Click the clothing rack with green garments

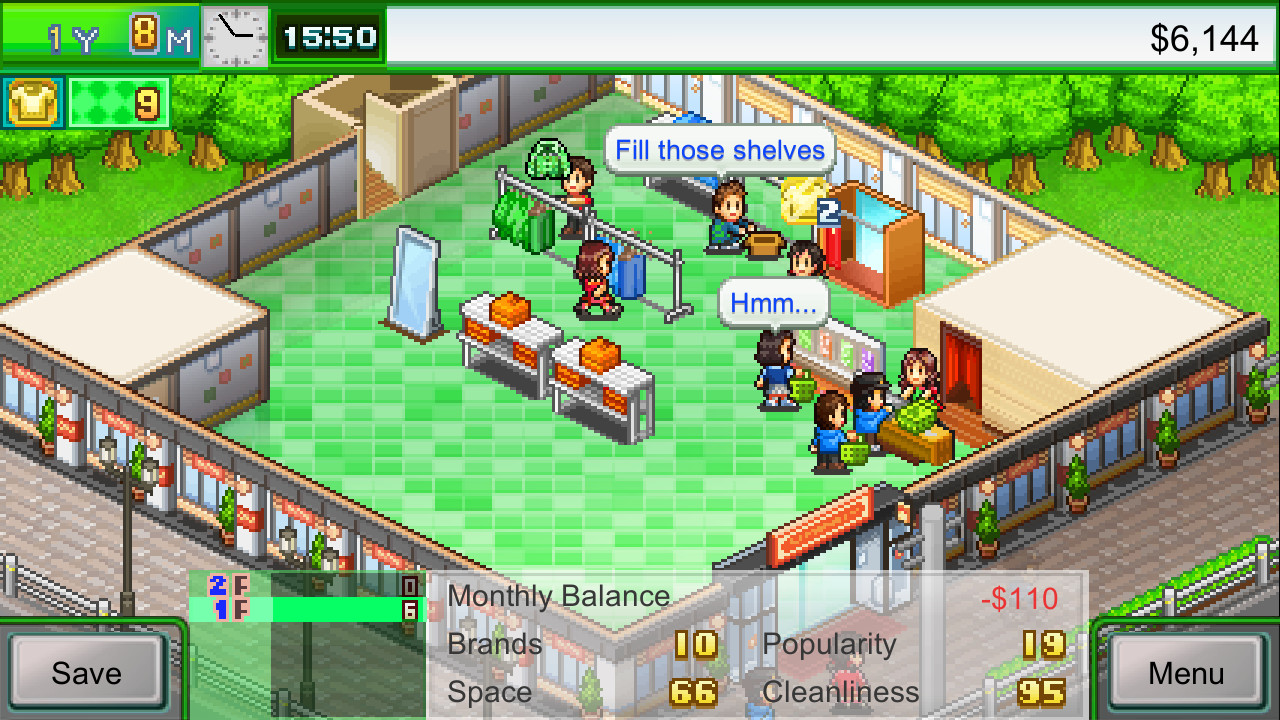(527, 220)
